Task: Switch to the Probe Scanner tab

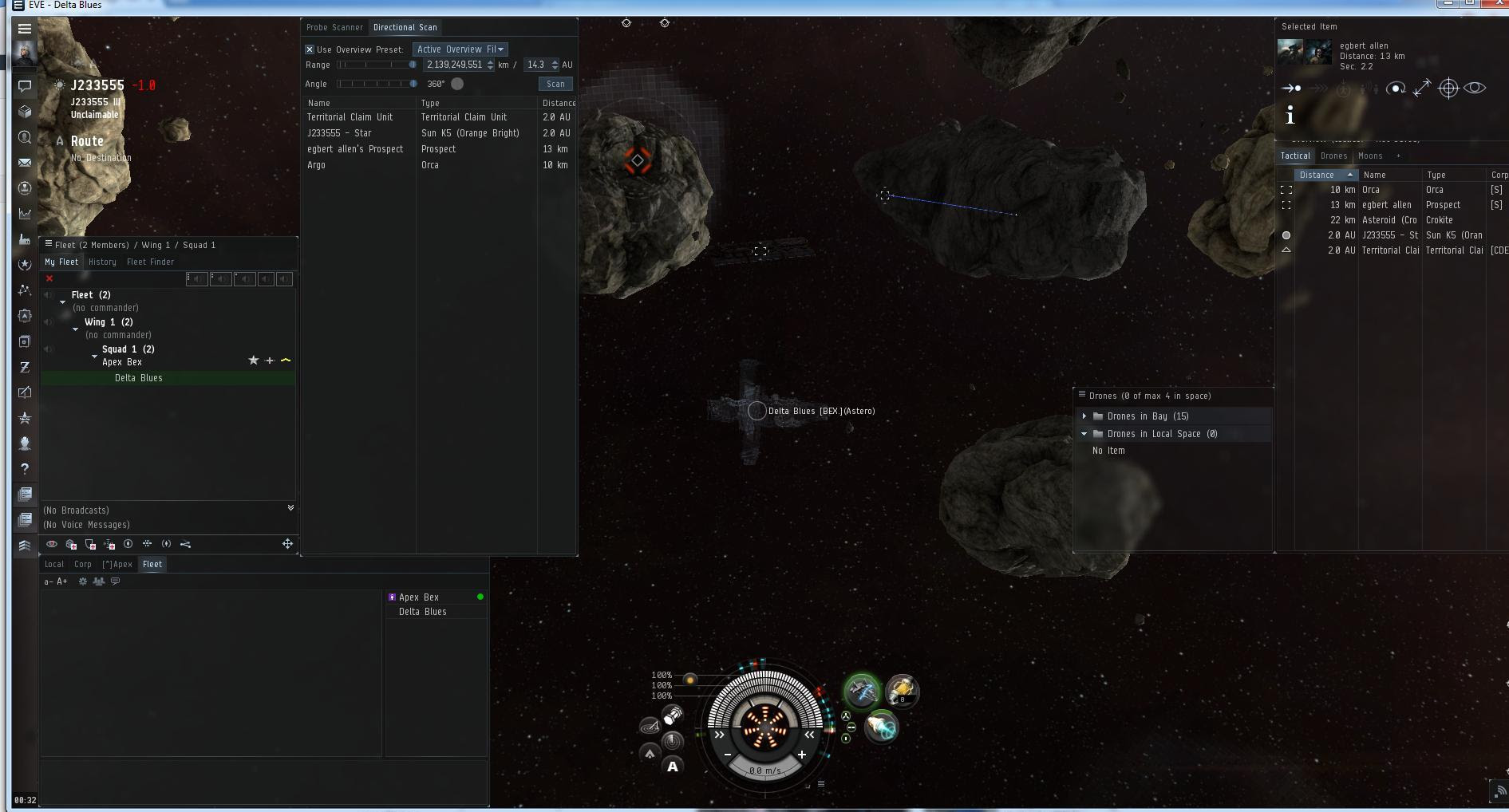Action: coord(334,27)
